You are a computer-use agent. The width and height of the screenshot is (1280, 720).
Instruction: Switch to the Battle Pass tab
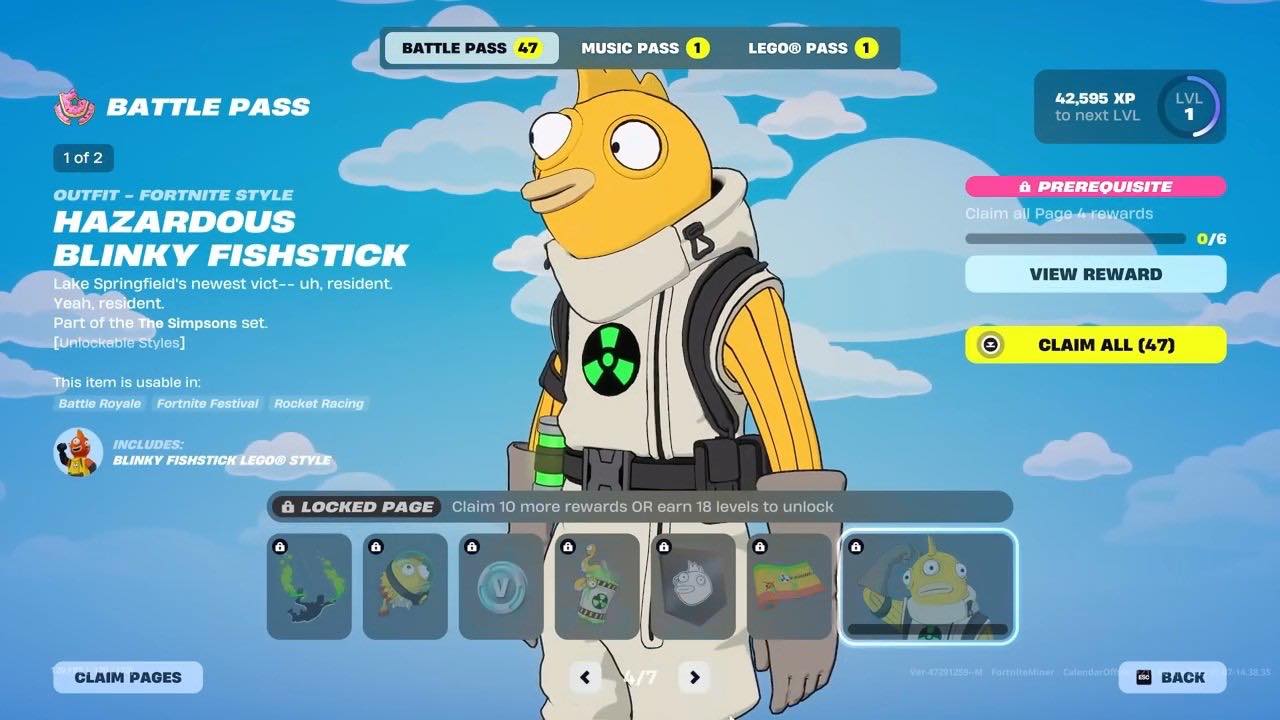tap(470, 48)
